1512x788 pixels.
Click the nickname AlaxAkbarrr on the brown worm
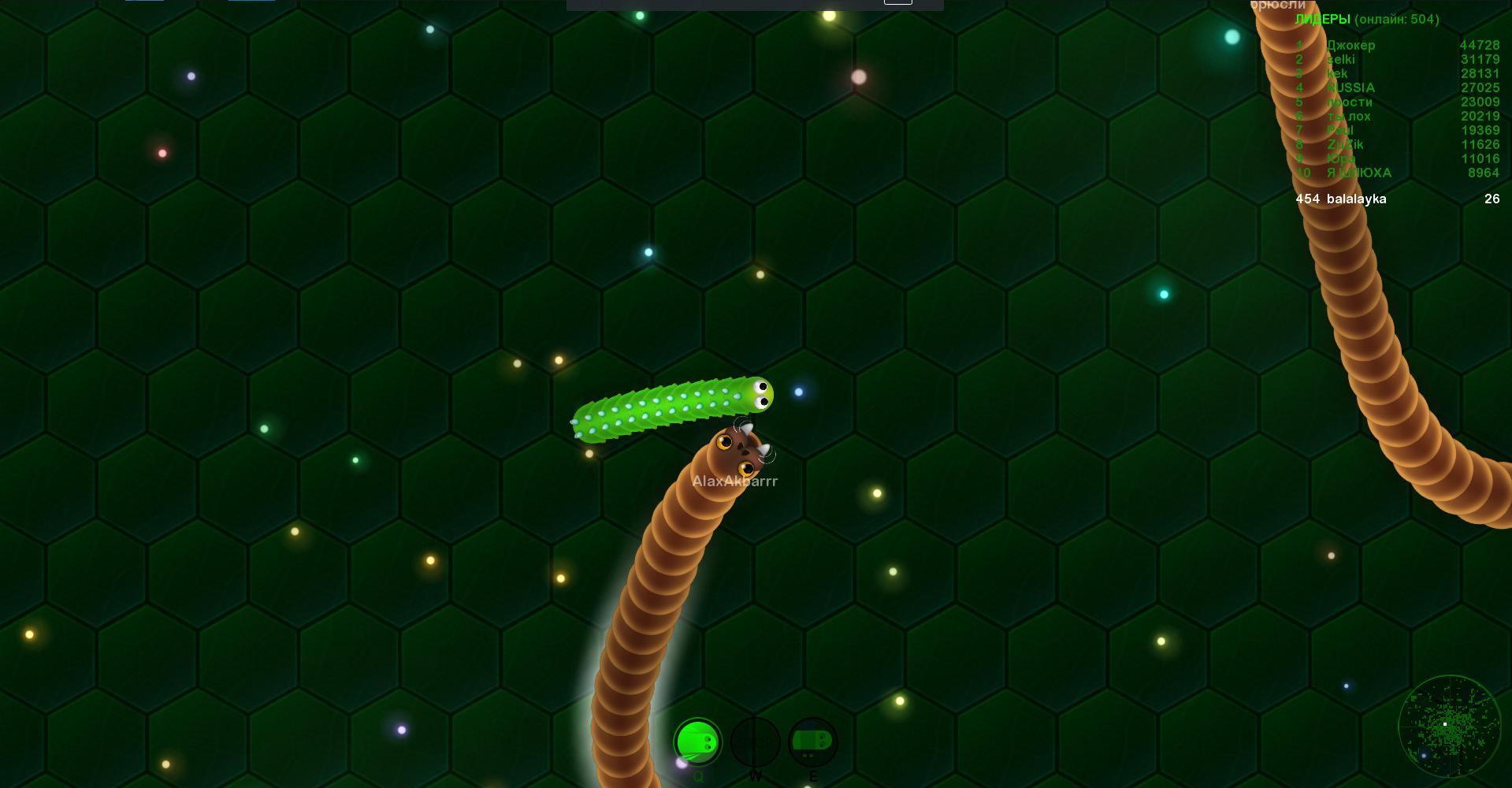[736, 481]
